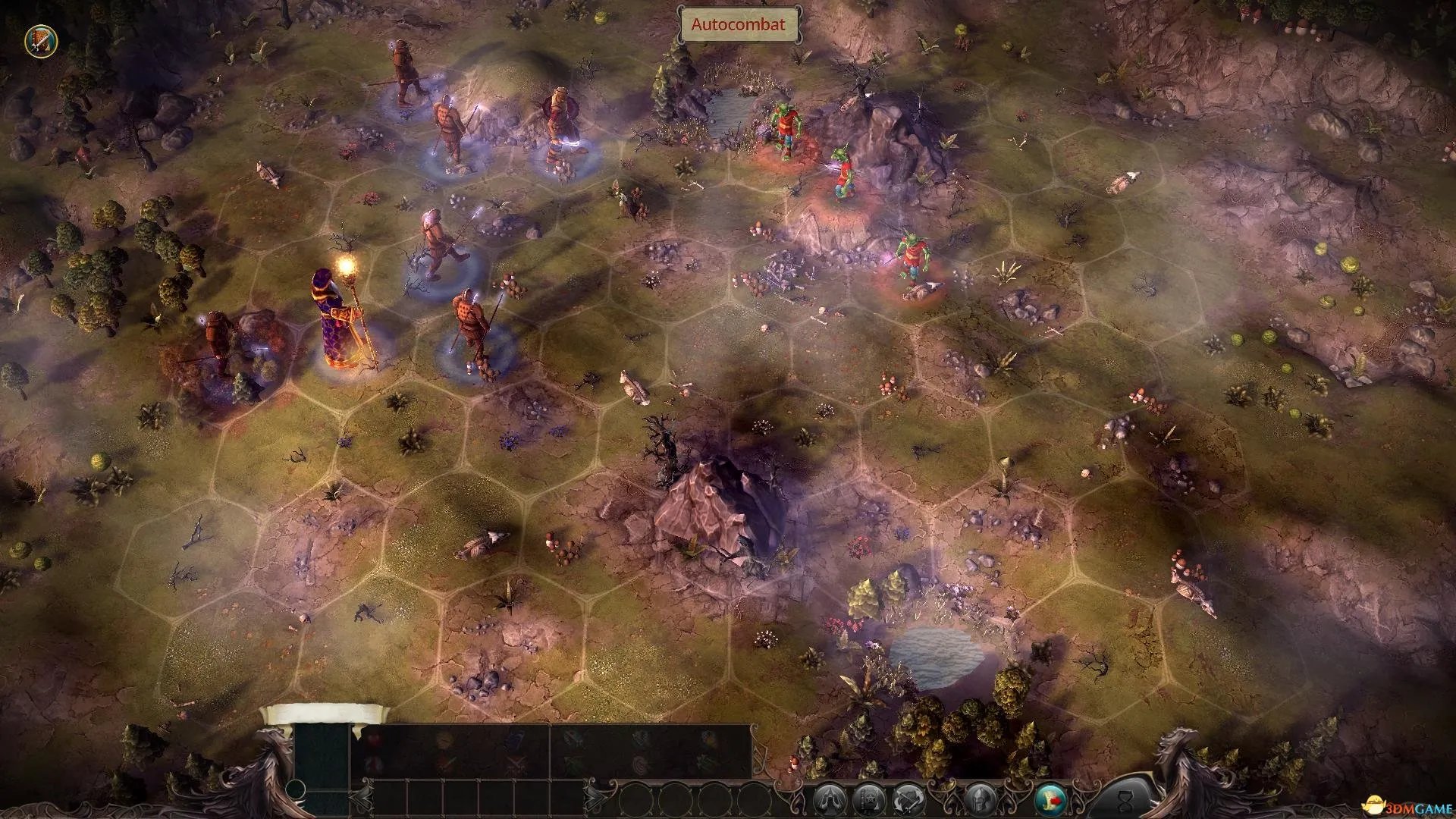Click the teal flee button with red arrow

click(1052, 800)
